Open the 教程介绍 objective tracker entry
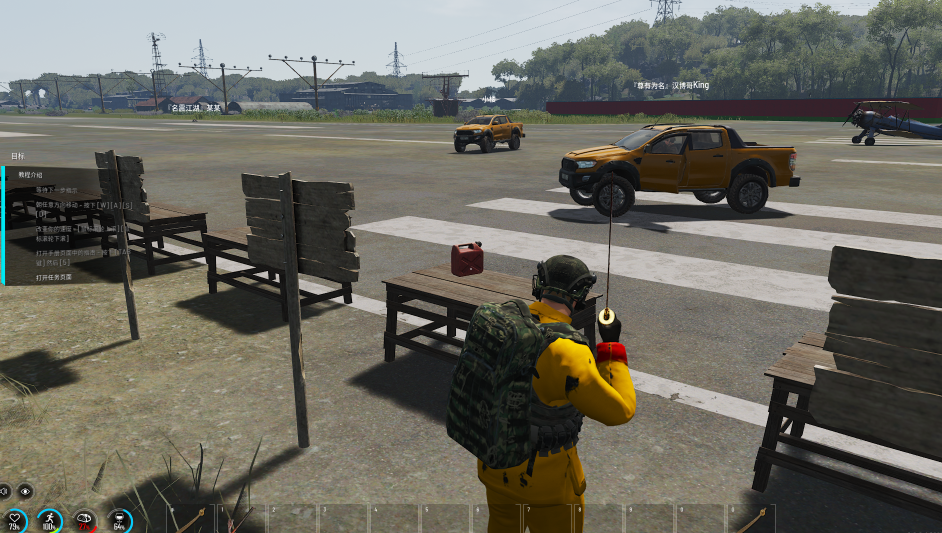The width and height of the screenshot is (942, 533). 30,175
